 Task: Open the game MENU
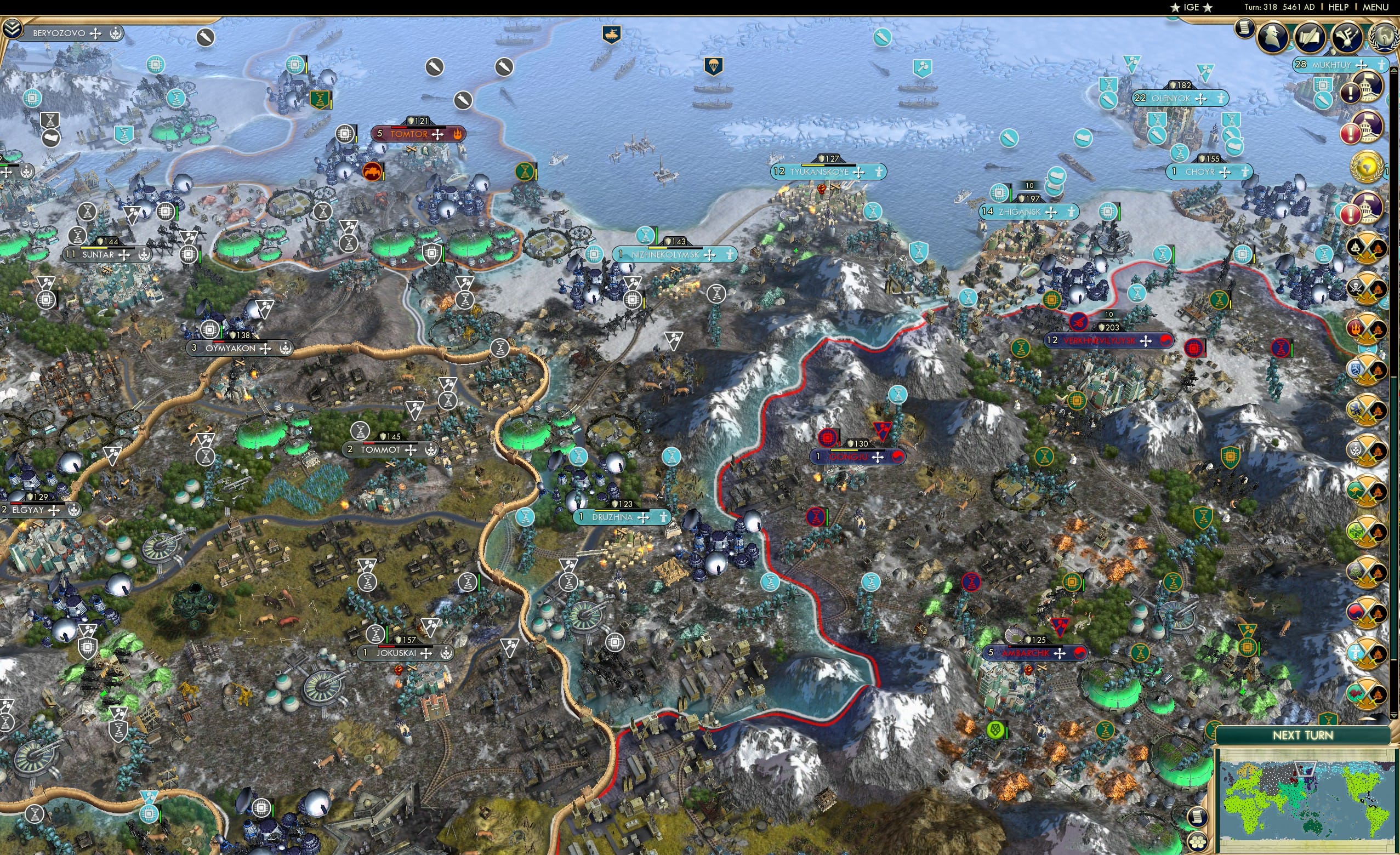1374,7
